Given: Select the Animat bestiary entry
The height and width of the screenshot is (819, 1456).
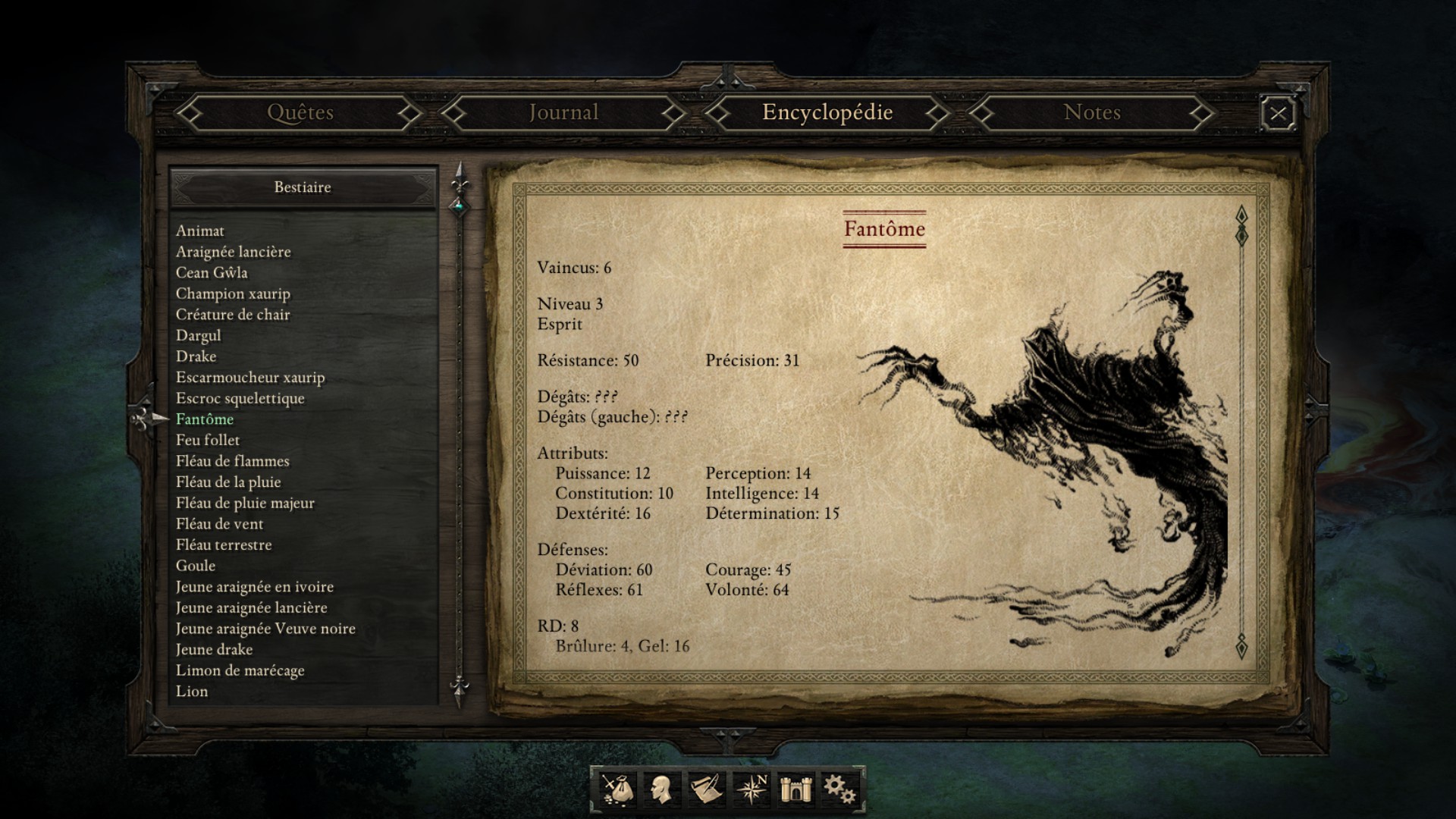Looking at the screenshot, I should coord(200,231).
